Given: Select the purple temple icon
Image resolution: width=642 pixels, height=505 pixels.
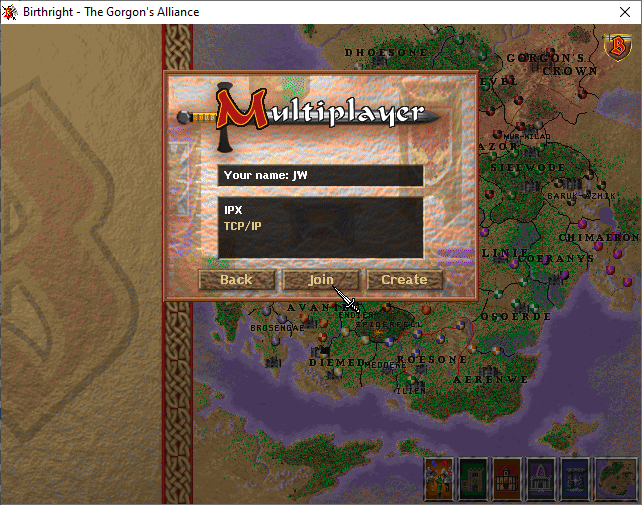Looking at the screenshot, I should tap(541, 478).
